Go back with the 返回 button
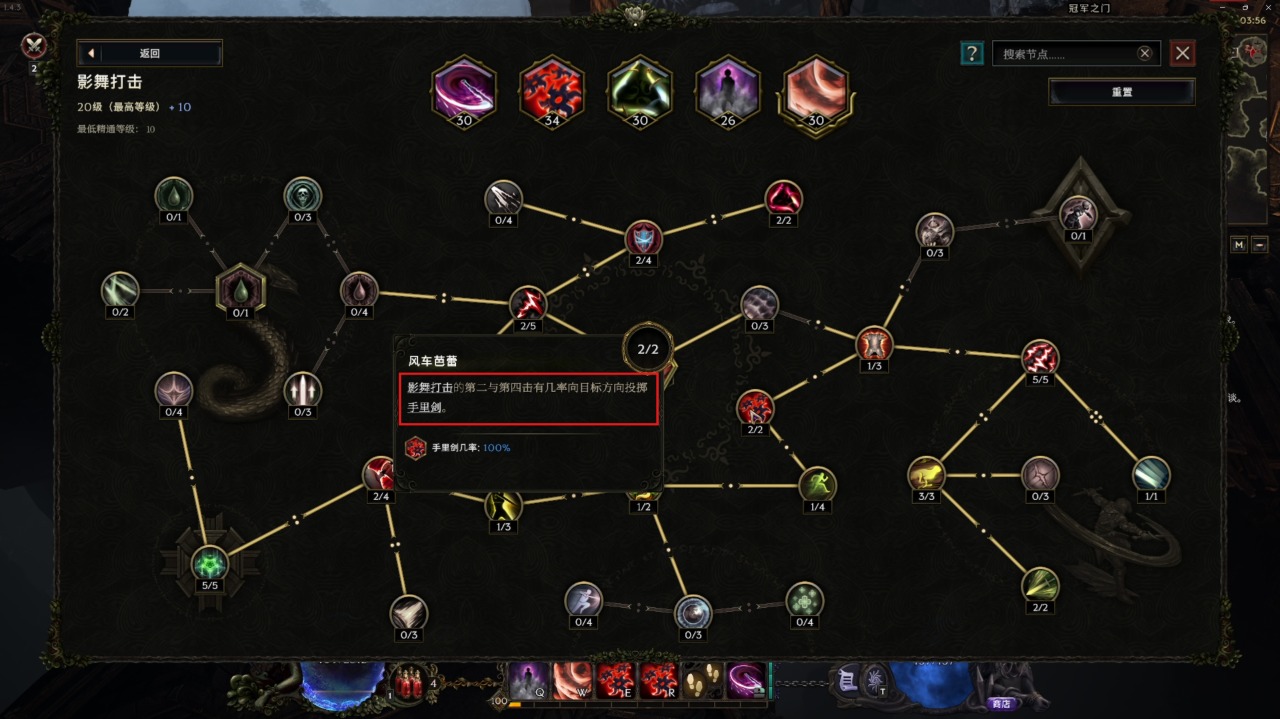This screenshot has height=719, width=1280. [x=149, y=53]
